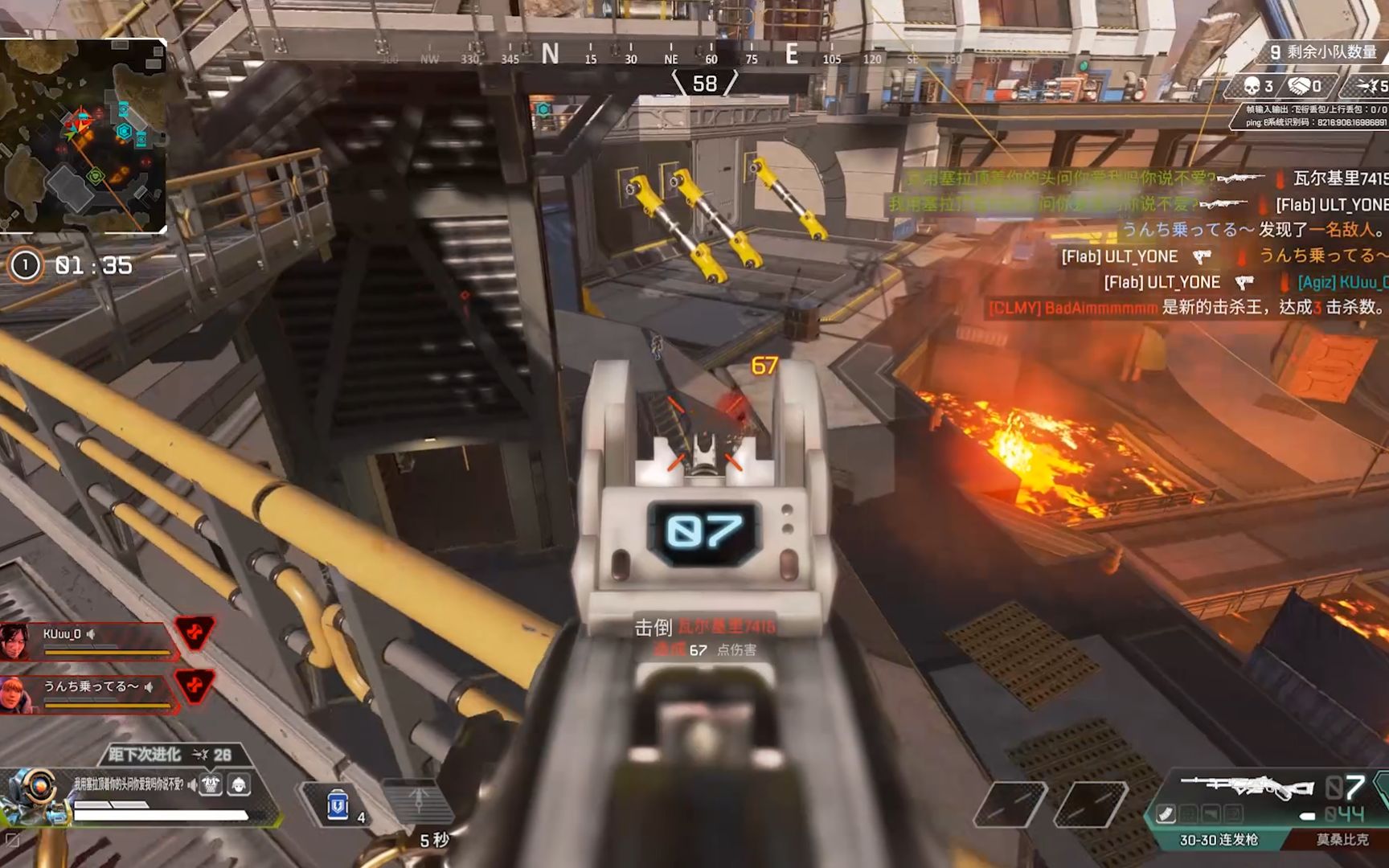Activate the grapple tactical ability
Image resolution: width=1389 pixels, height=868 pixels.
(418, 800)
